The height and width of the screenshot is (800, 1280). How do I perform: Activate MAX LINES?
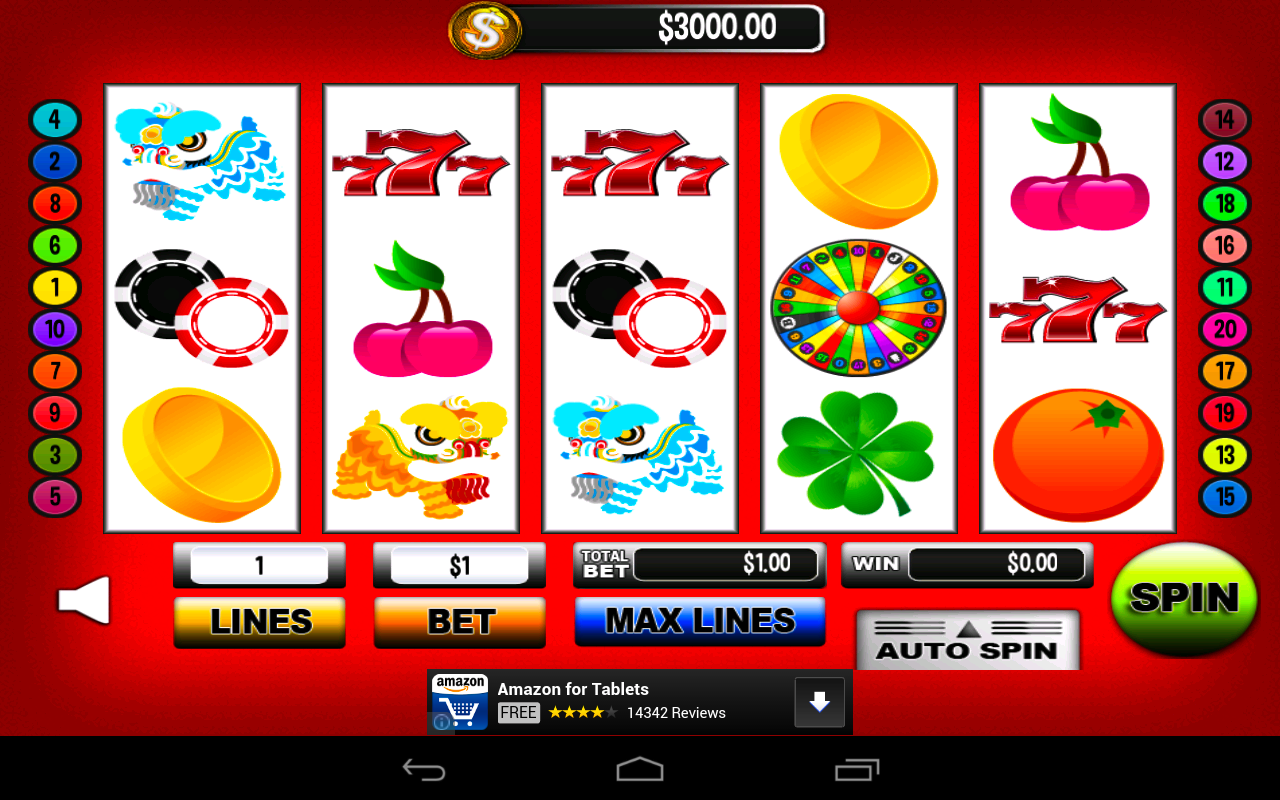point(699,621)
